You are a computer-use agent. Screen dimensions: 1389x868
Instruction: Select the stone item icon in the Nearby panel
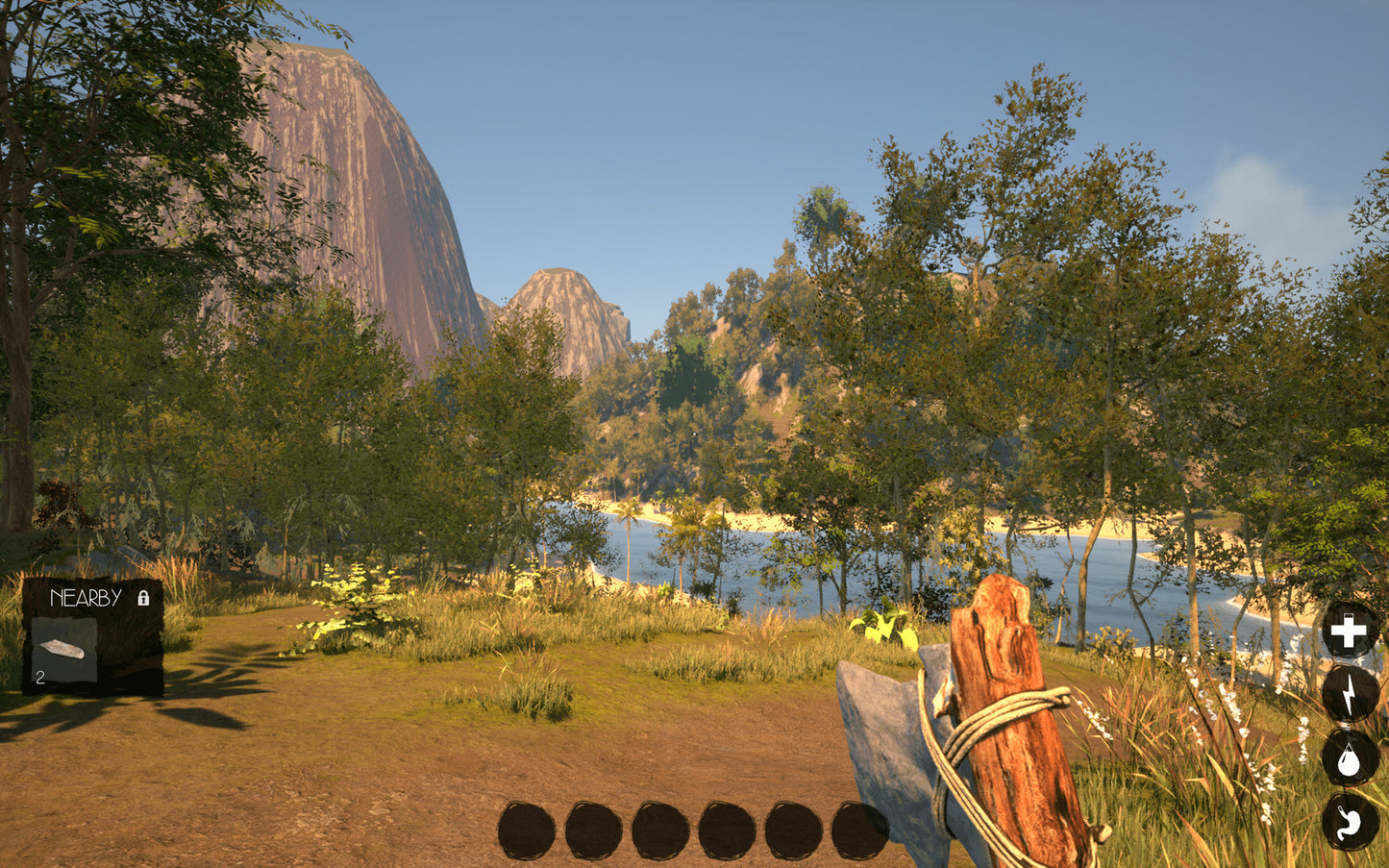[x=64, y=651]
